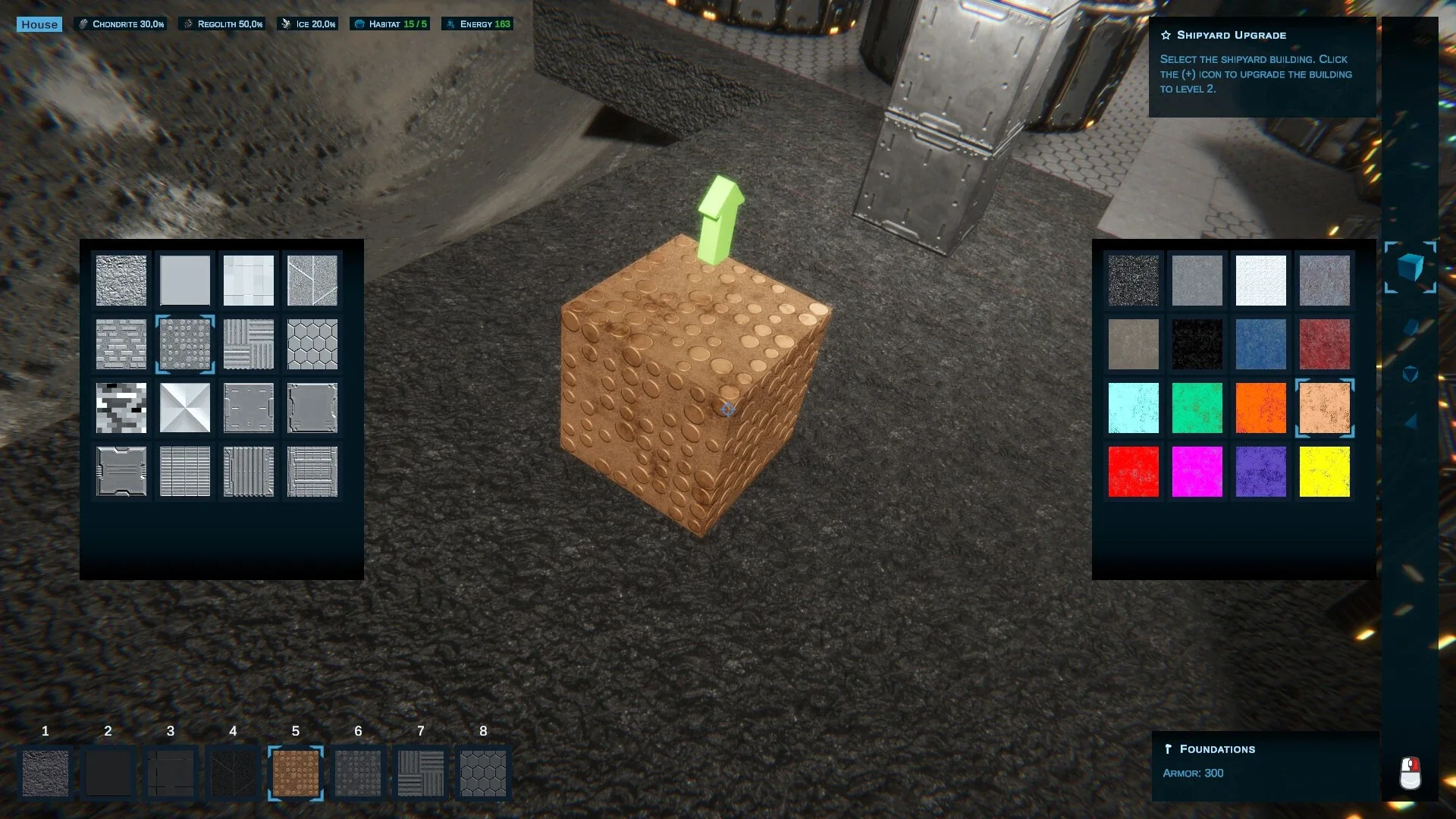Click the Habitat dome icon
Screen dimensions: 1456x819
[359, 24]
